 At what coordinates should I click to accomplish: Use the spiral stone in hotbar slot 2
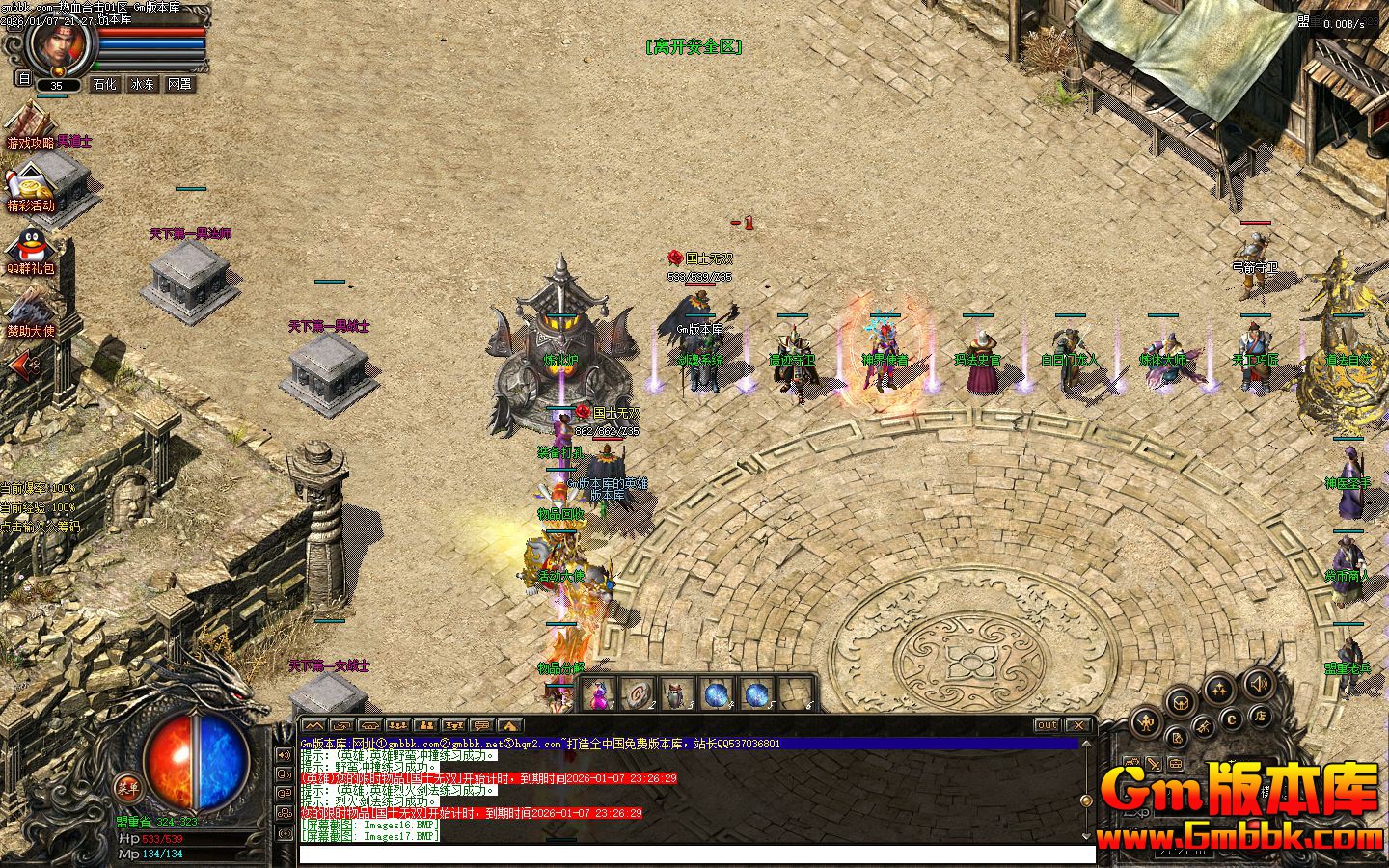(x=638, y=693)
